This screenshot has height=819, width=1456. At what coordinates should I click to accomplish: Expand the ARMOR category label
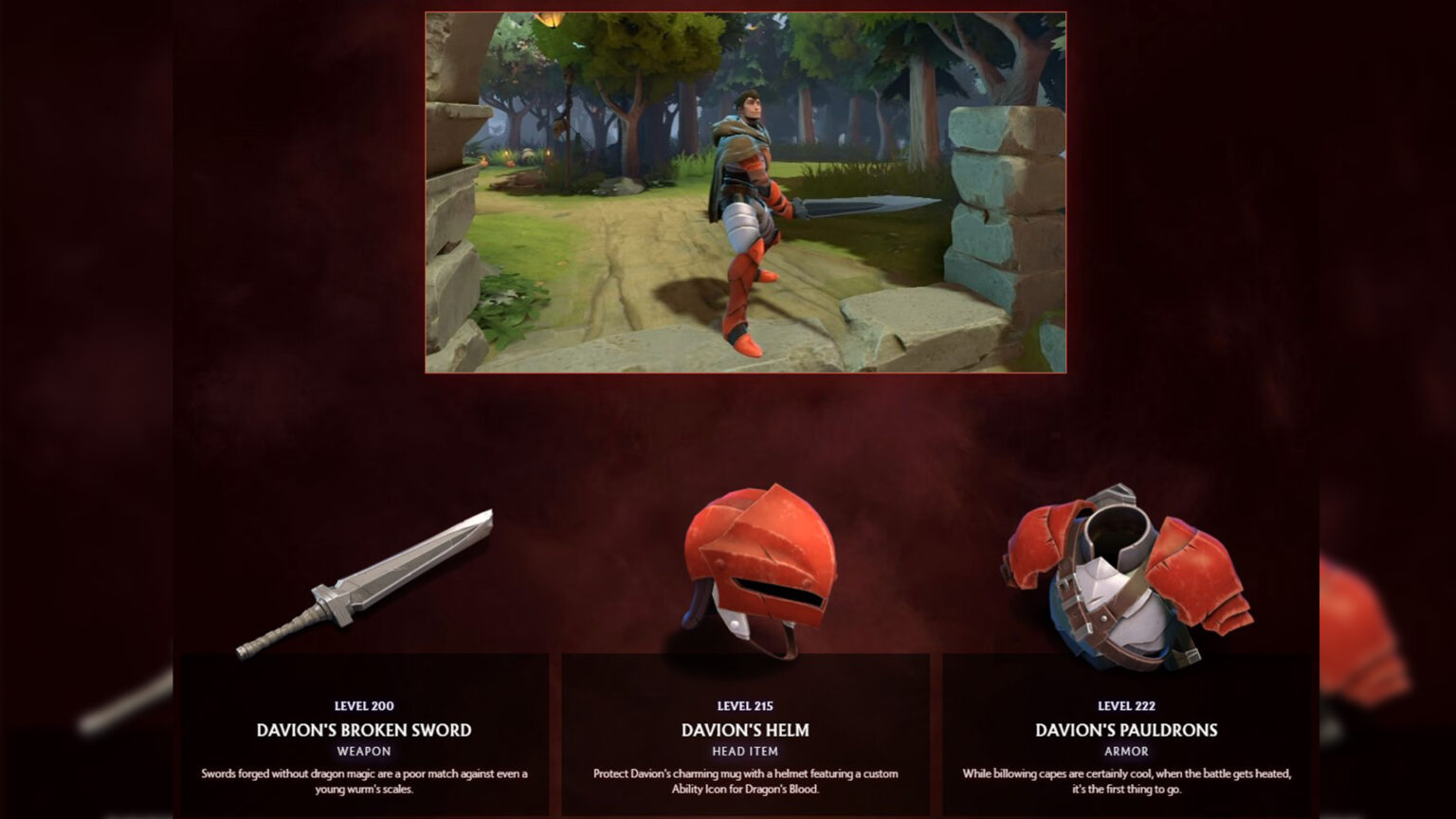point(1128,750)
